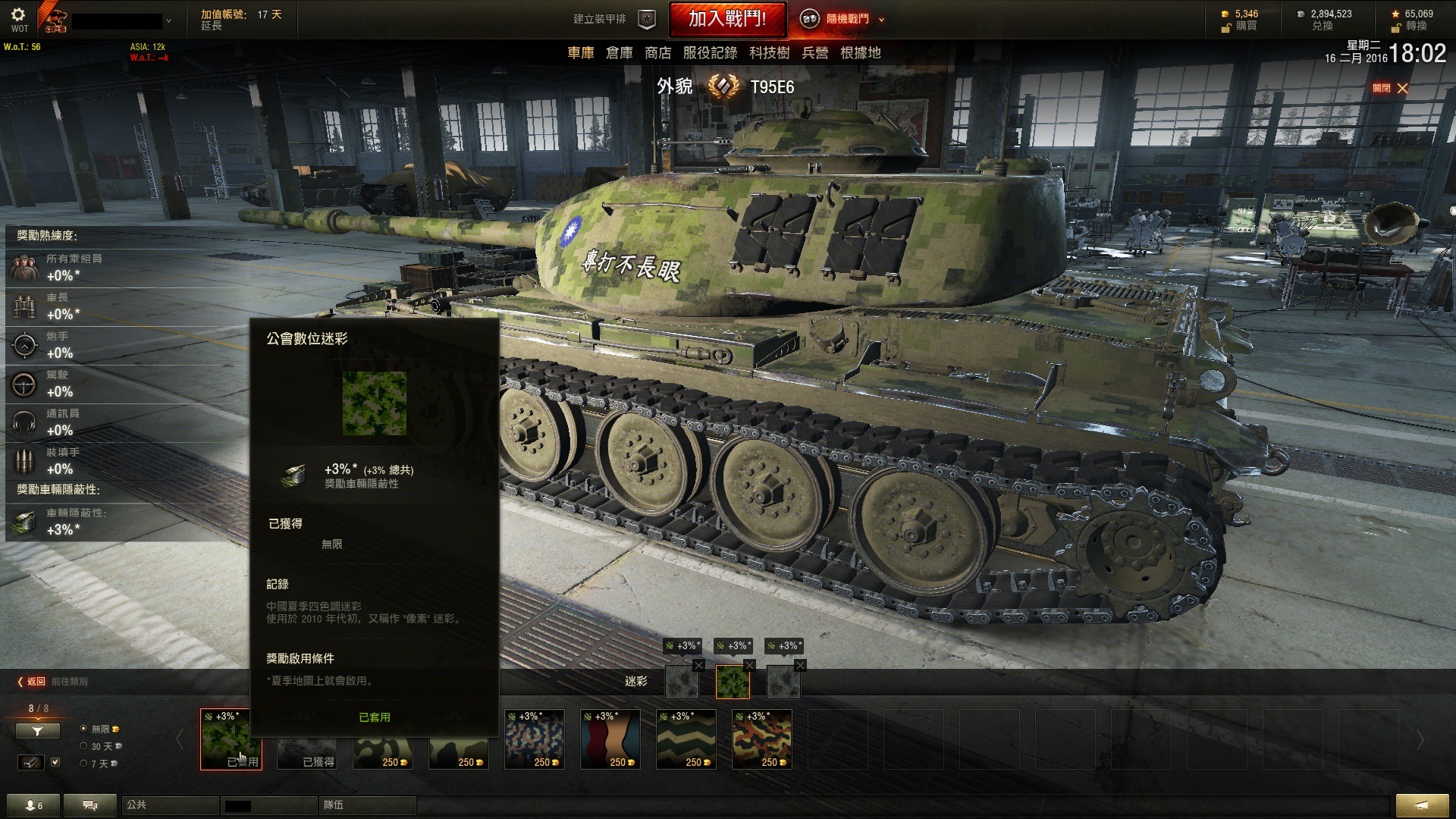The image size is (1456, 819).
Task: Show the 科技樹 tech tree
Action: (769, 52)
